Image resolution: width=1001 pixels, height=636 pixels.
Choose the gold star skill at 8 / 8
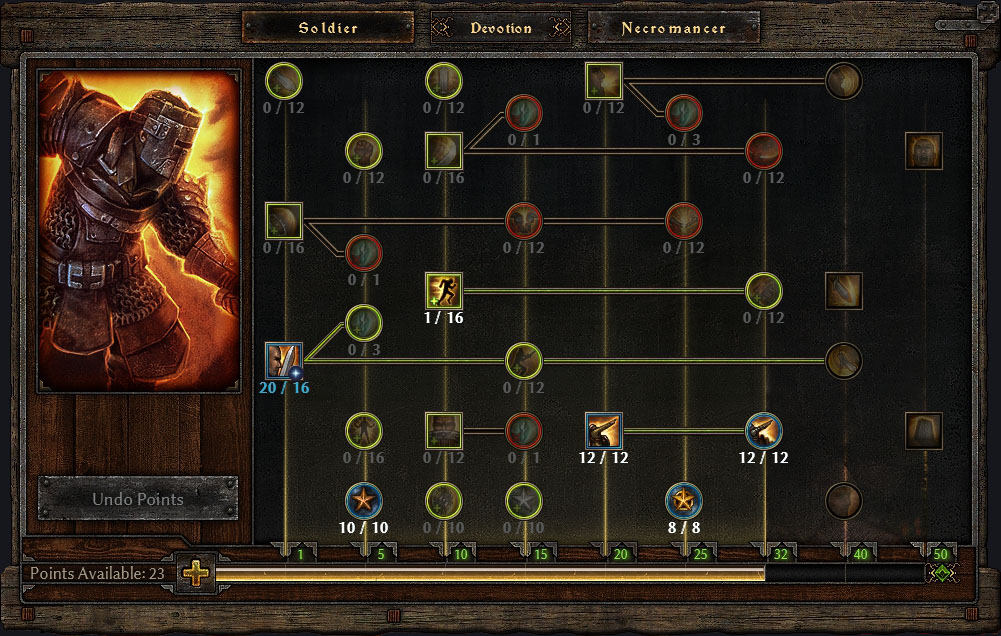[x=684, y=499]
